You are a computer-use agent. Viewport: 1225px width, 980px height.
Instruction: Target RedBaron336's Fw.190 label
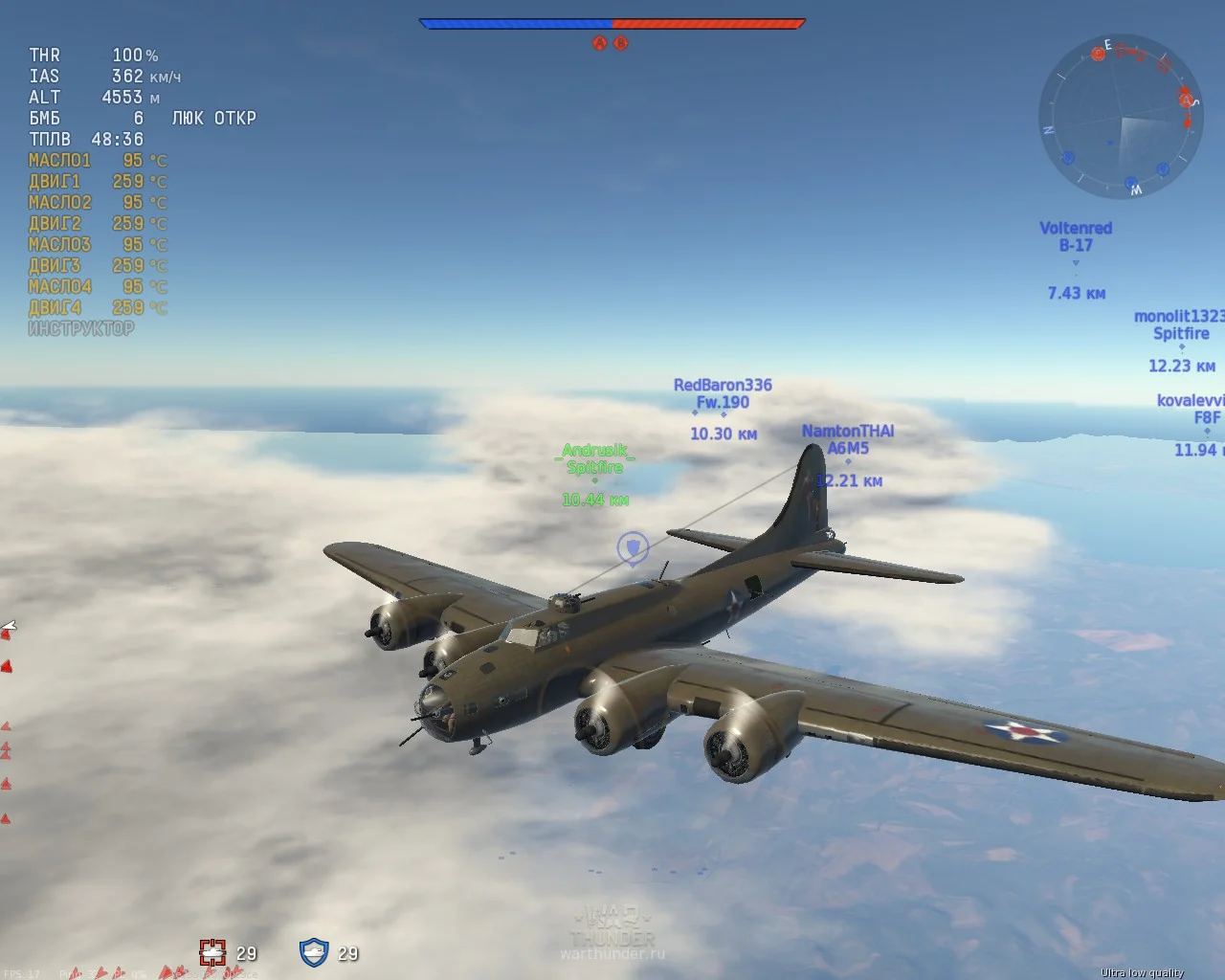click(723, 393)
